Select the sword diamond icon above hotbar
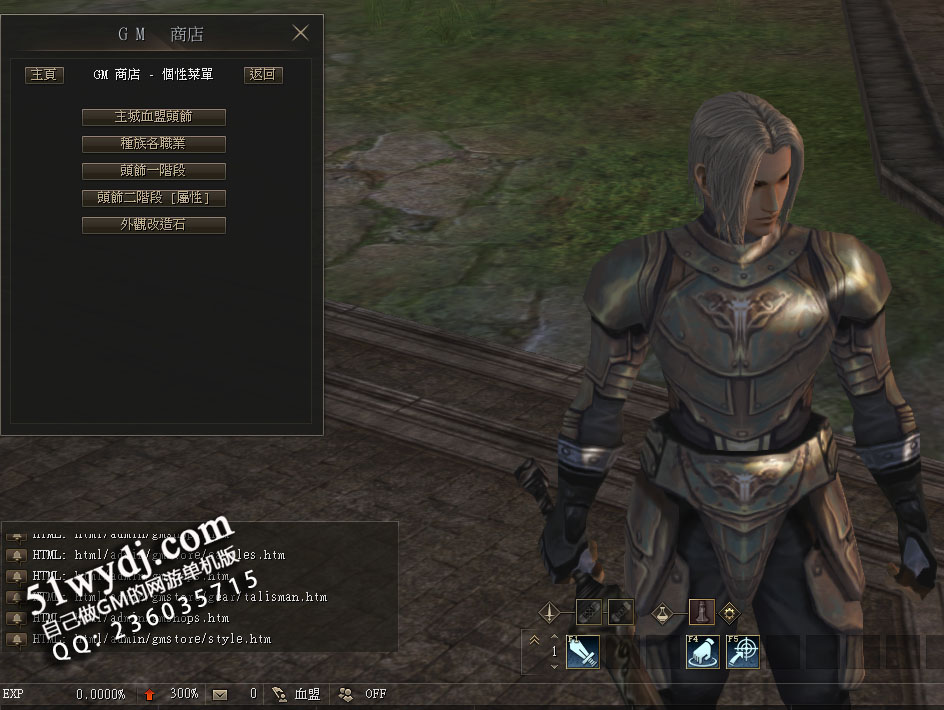This screenshot has height=710, width=944. point(549,611)
